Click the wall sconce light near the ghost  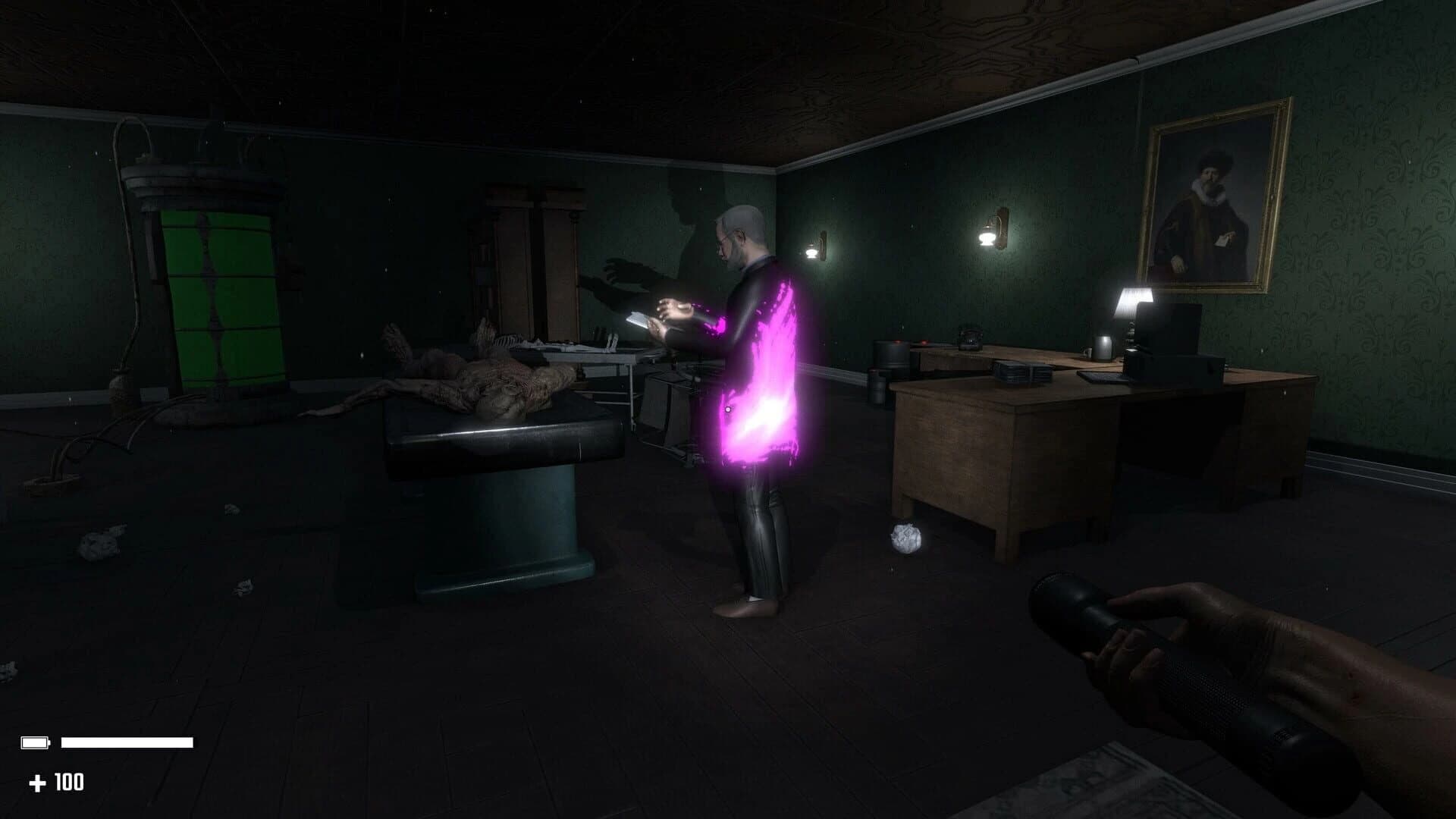[817, 251]
